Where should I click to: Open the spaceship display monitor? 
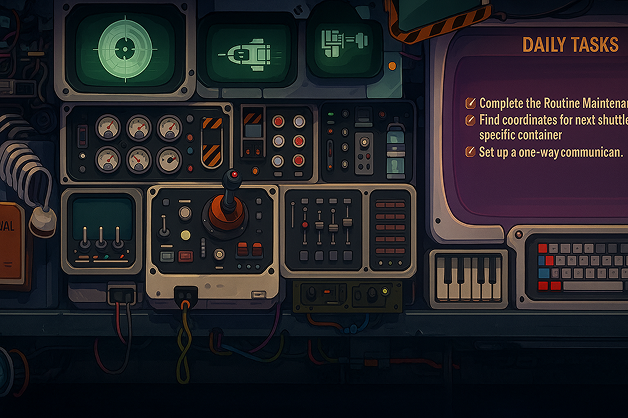(x=247, y=51)
